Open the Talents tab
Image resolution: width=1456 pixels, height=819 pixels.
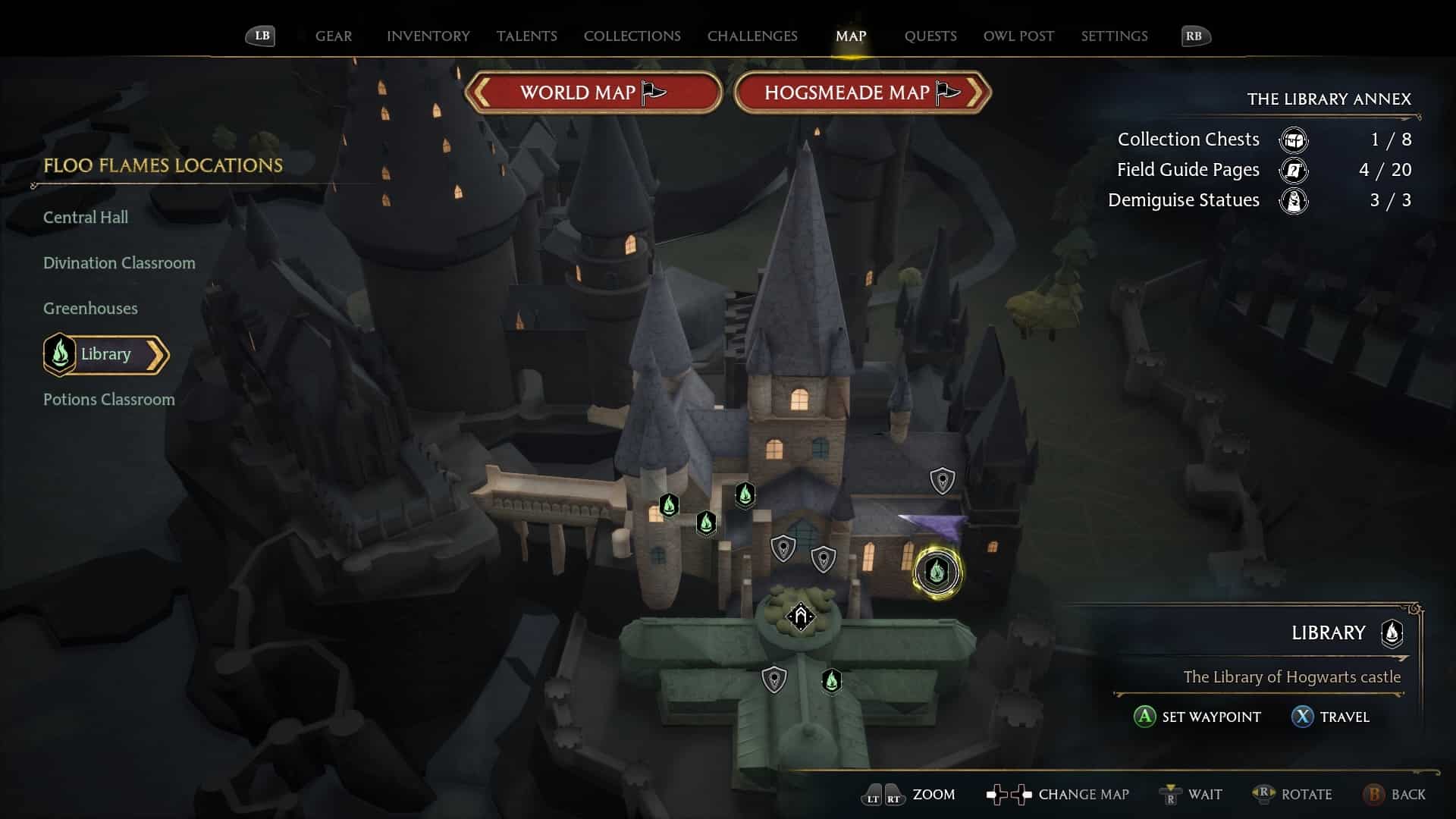point(526,36)
